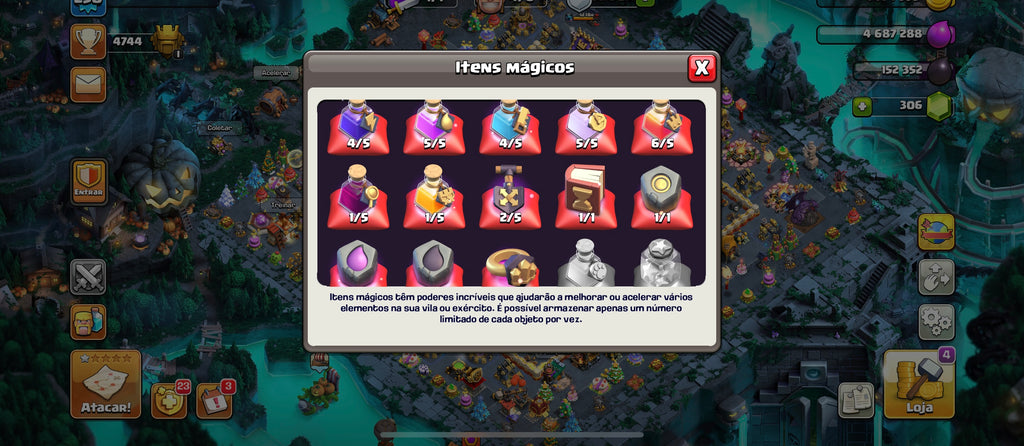The height and width of the screenshot is (446, 1024).
Task: Close the Itens mágicos window
Action: point(702,68)
